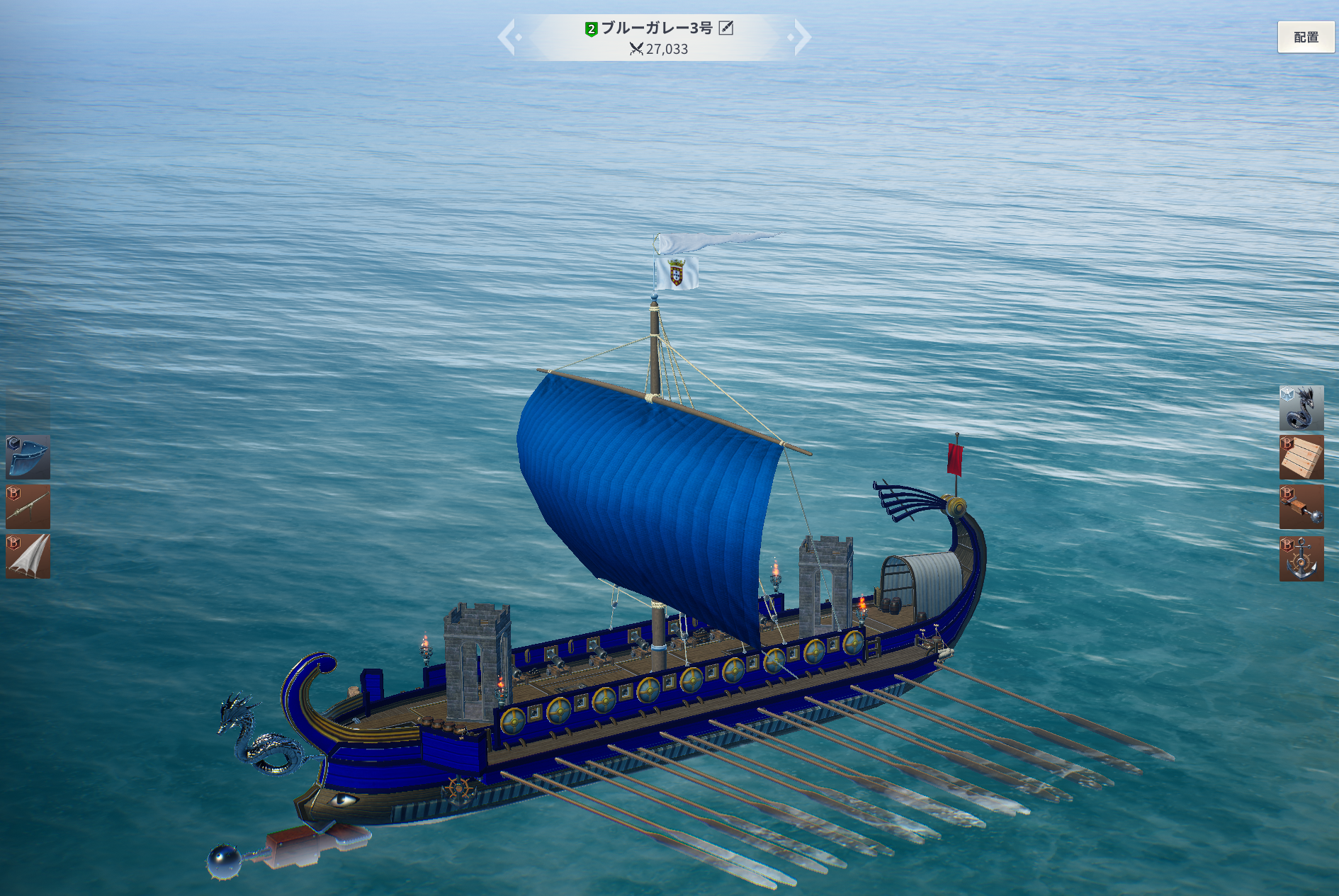Choose the spiked ram equipment slot
The image size is (1339, 896).
point(1301,507)
